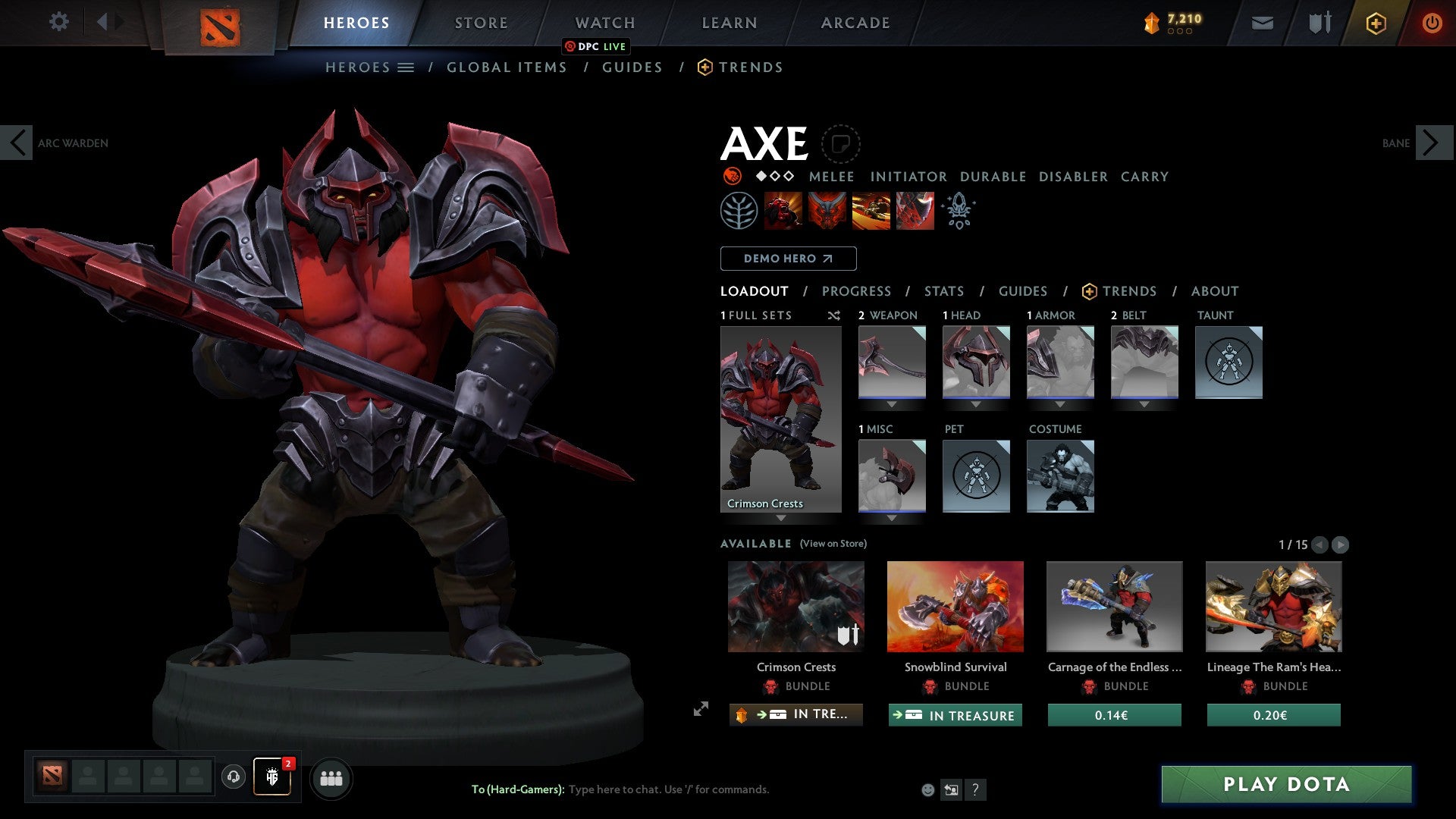This screenshot has height=819, width=1456.
Task: Toggle the party voice chat headset icon
Action: tap(234, 778)
